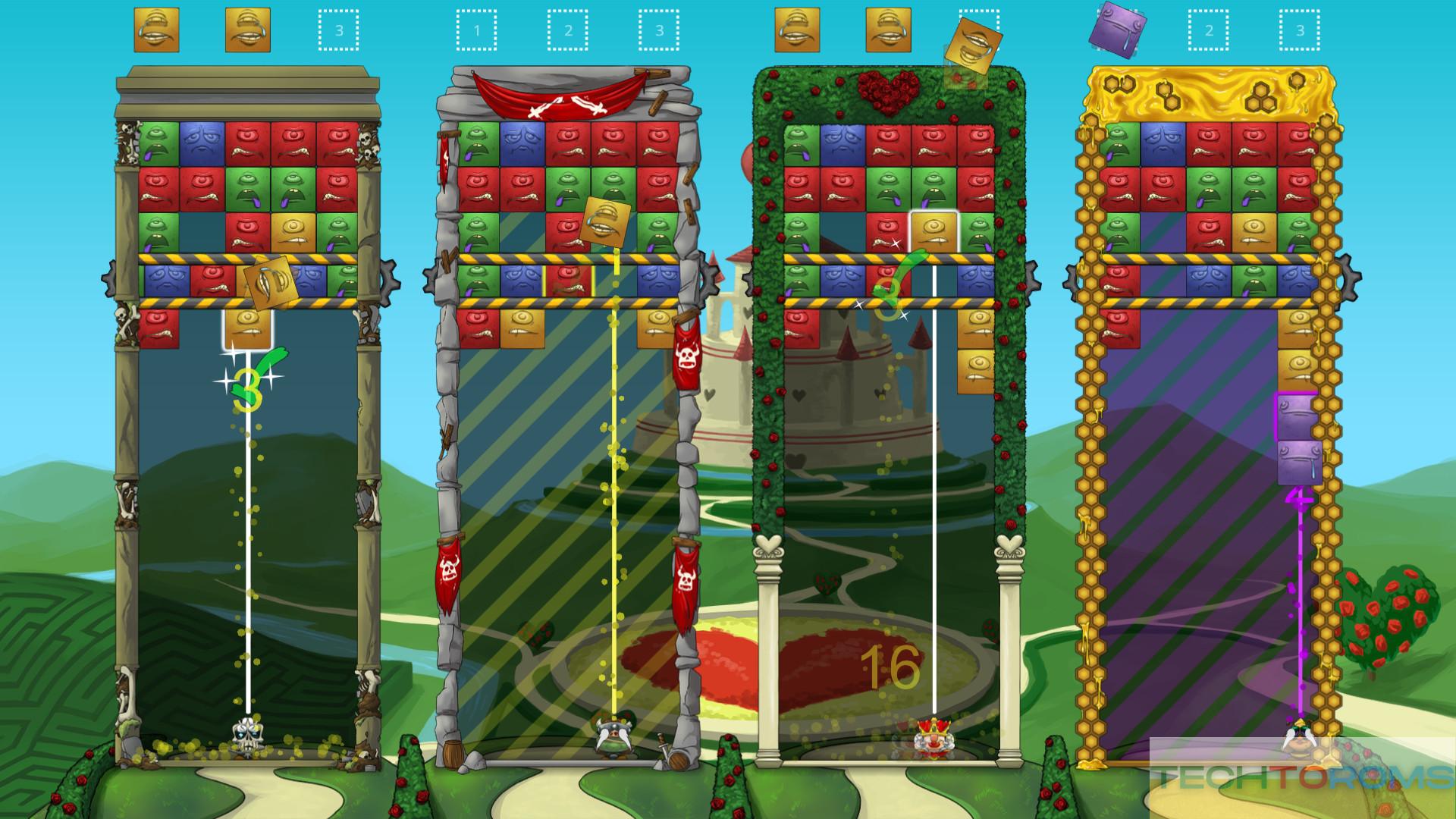Pick the white-outlined yellow tile on the bone-pillar board

pos(246,329)
